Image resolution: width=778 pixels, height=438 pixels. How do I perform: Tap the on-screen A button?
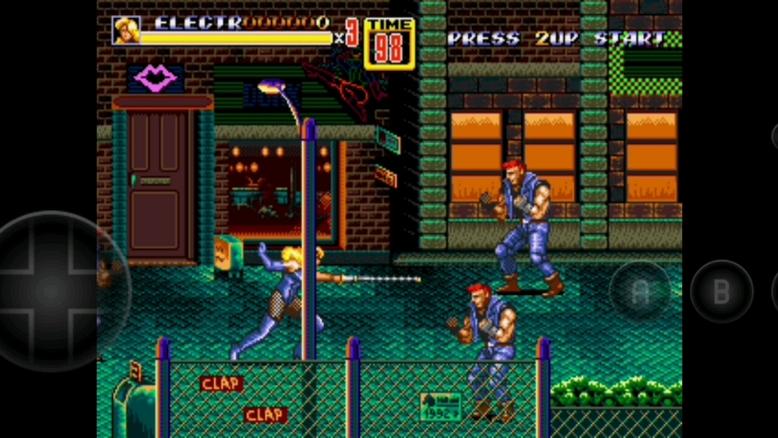[640, 291]
